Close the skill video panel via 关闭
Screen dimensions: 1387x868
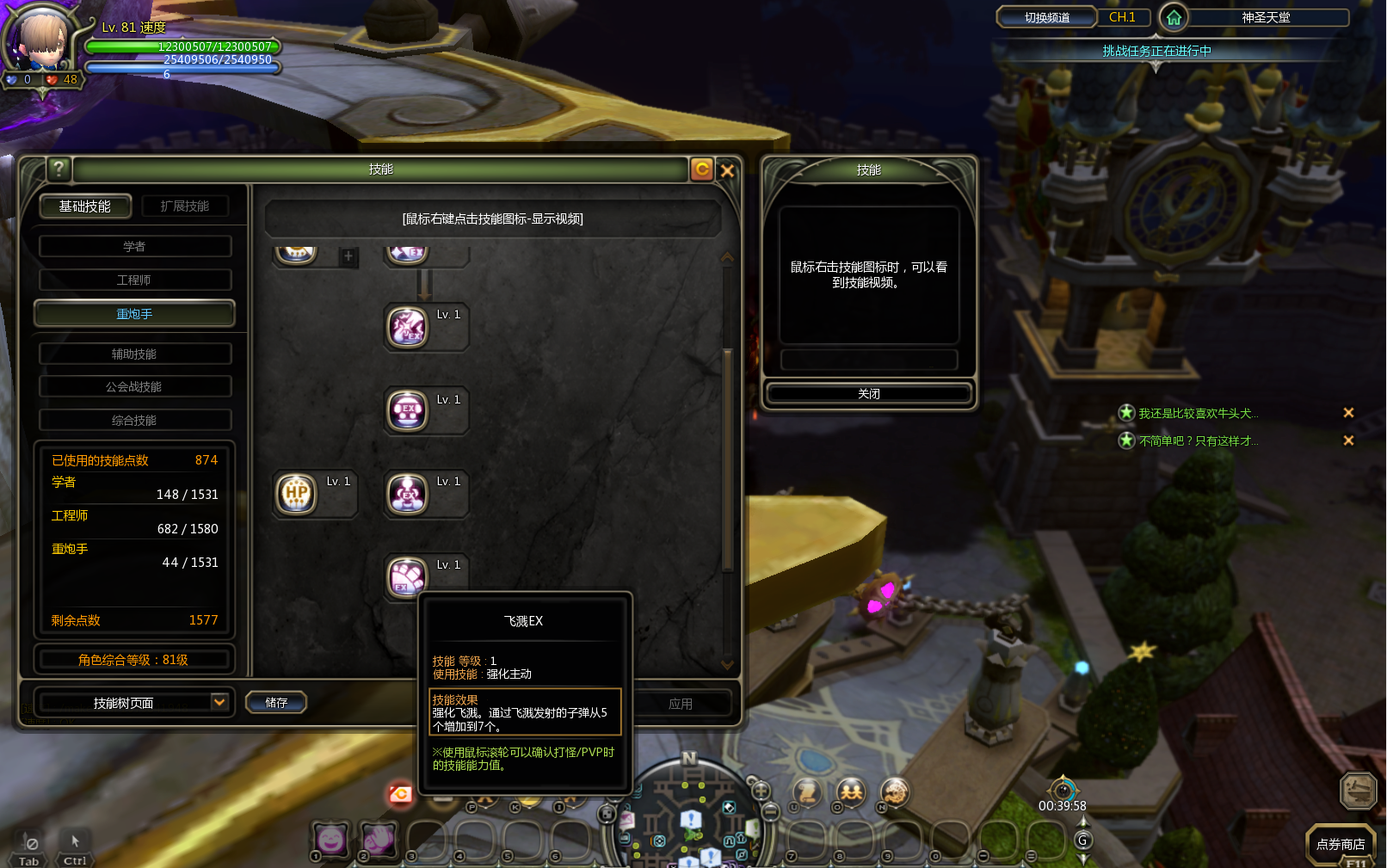point(868,394)
